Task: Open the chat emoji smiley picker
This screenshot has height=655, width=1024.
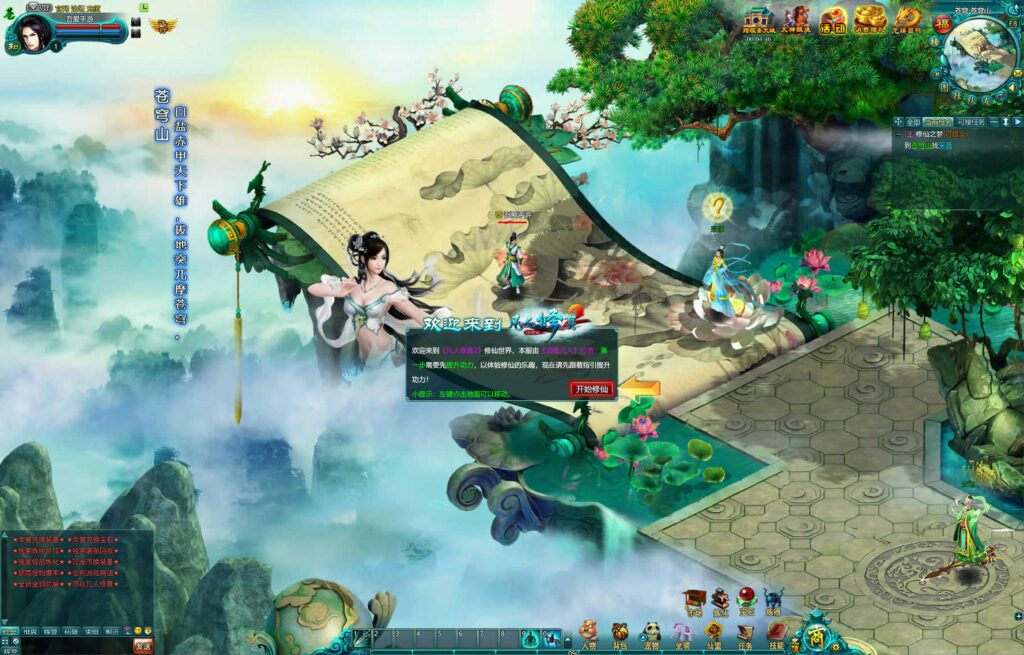Action: [x=138, y=631]
